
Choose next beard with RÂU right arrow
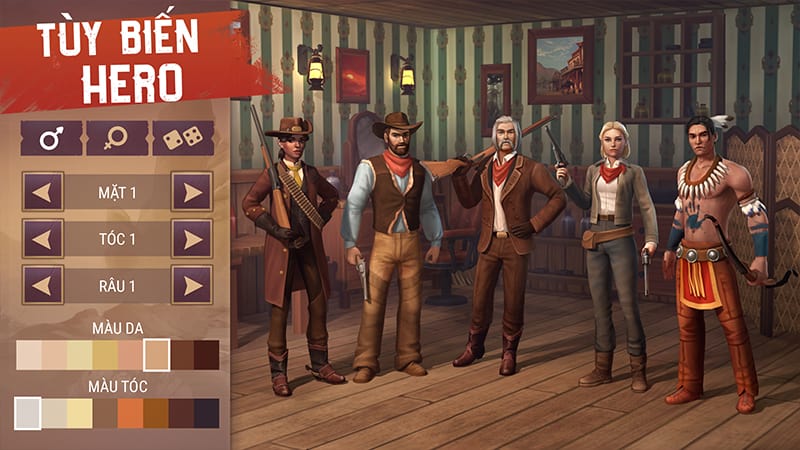pos(191,285)
